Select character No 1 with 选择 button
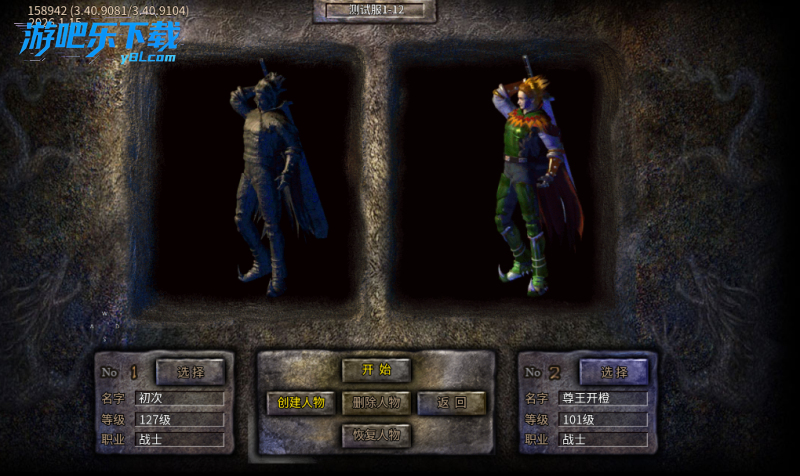Viewport: 800px width, 476px height. tap(190, 372)
